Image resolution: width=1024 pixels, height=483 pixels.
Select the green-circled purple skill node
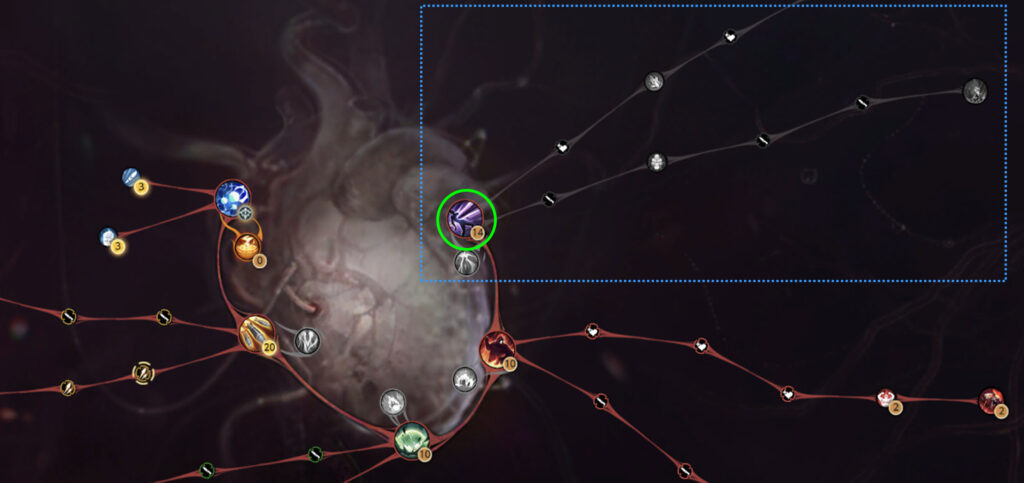(465, 218)
